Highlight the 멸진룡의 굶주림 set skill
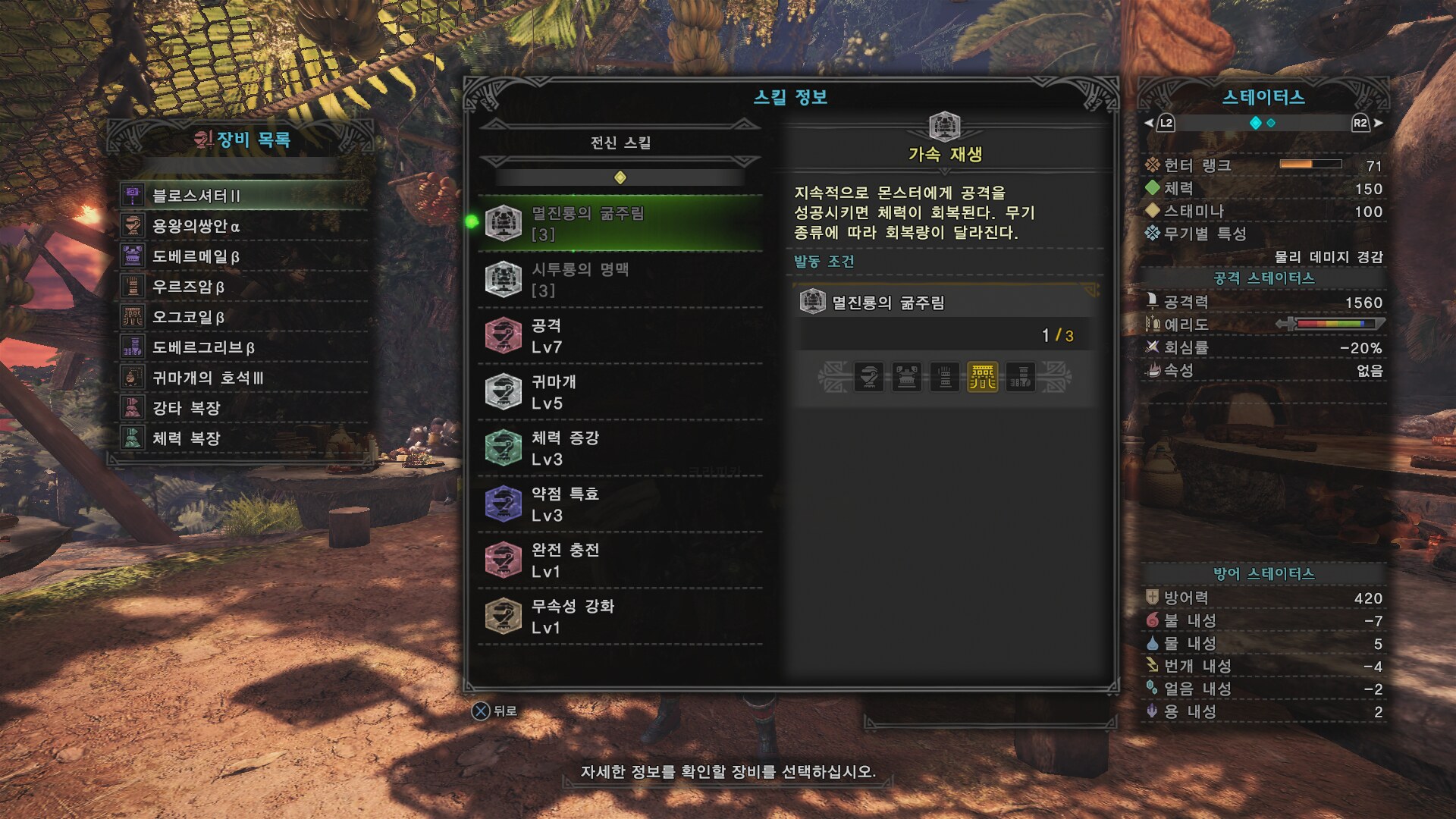This screenshot has width=1456, height=819. tap(620, 224)
